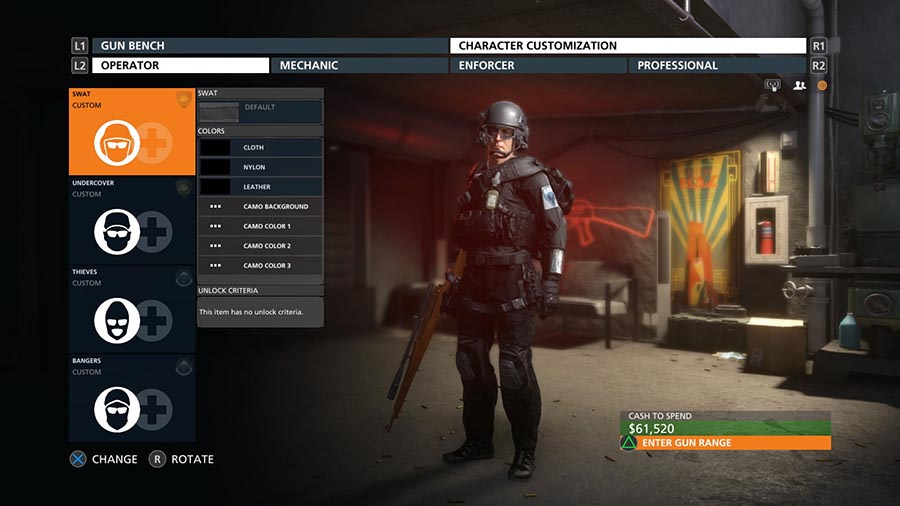Open the players icon near the top right
The height and width of the screenshot is (506, 900).
coord(799,86)
